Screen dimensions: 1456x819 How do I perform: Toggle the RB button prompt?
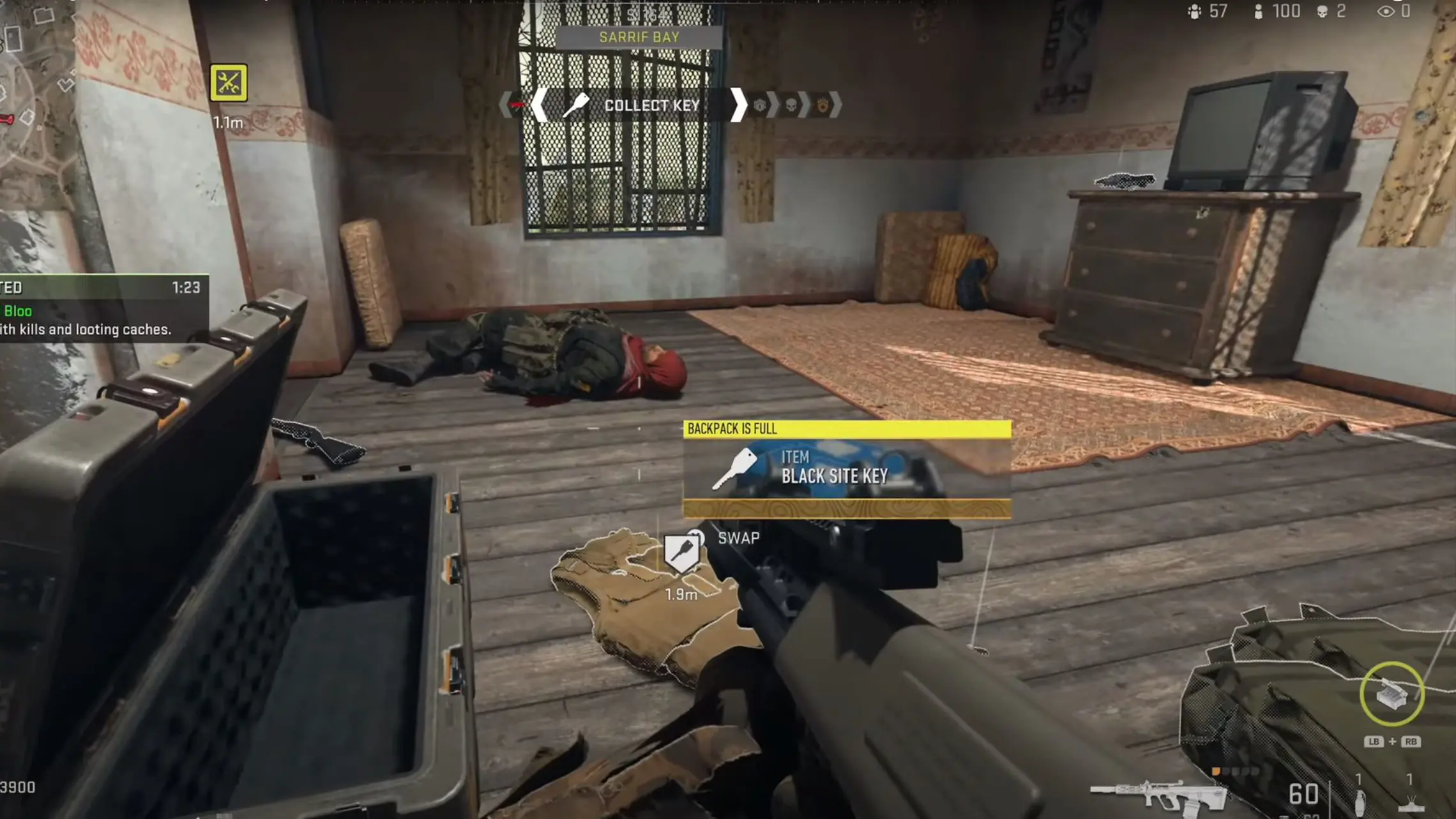pyautogui.click(x=1413, y=742)
